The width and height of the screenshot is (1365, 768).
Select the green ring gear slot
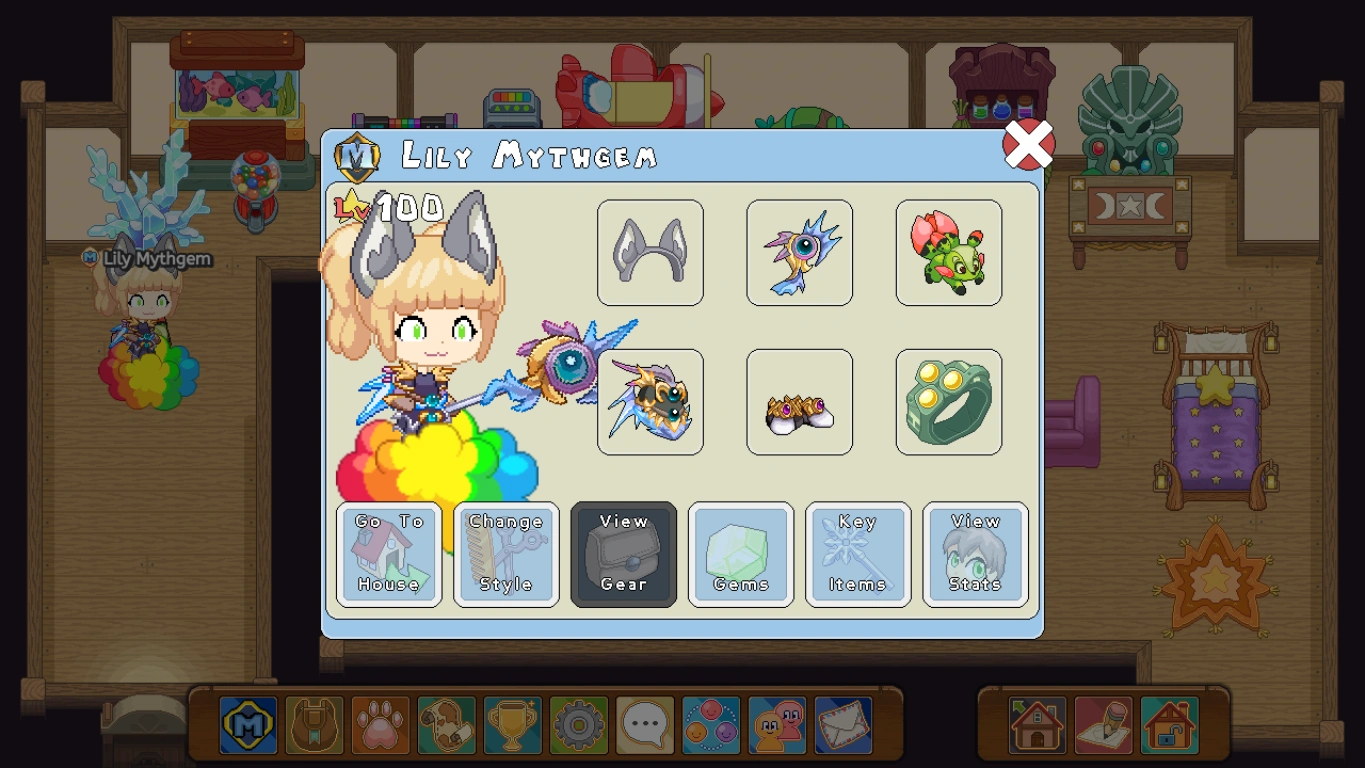(948, 401)
